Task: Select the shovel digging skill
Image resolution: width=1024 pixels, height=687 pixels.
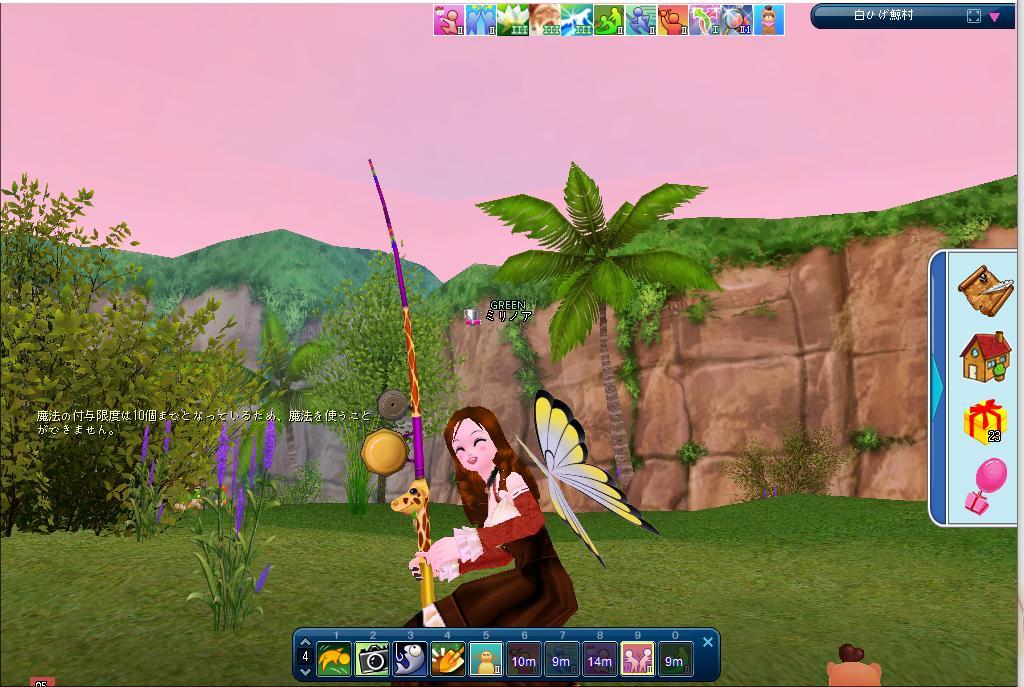Action: [448, 660]
